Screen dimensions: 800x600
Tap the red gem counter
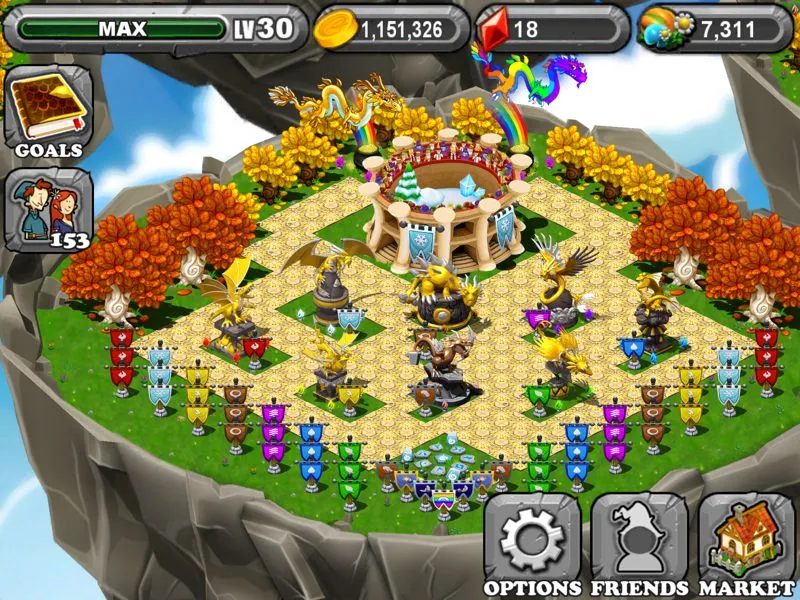pyautogui.click(x=552, y=29)
